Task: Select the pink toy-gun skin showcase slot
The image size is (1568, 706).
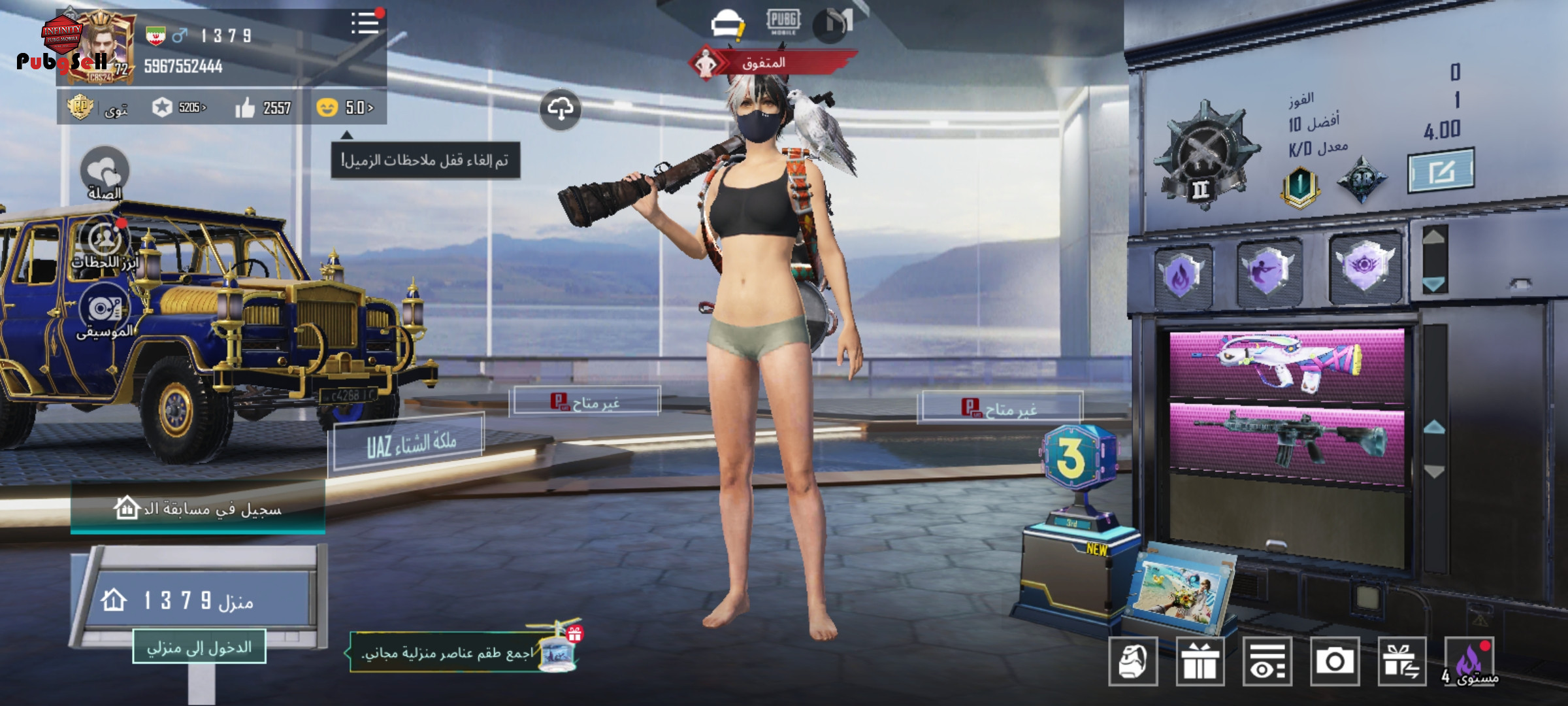Action: coord(1286,363)
